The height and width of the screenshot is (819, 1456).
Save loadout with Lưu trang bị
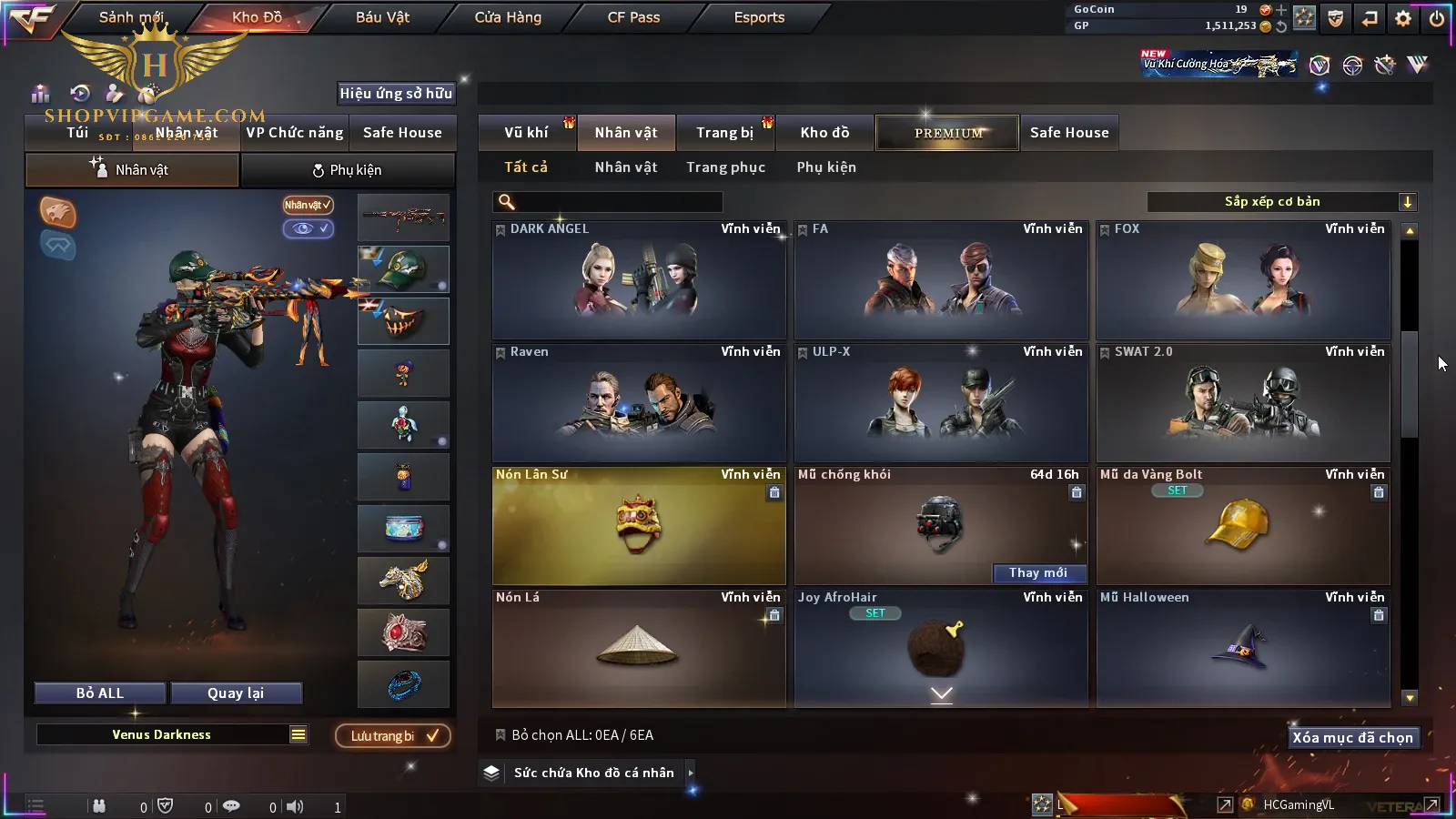tap(393, 736)
